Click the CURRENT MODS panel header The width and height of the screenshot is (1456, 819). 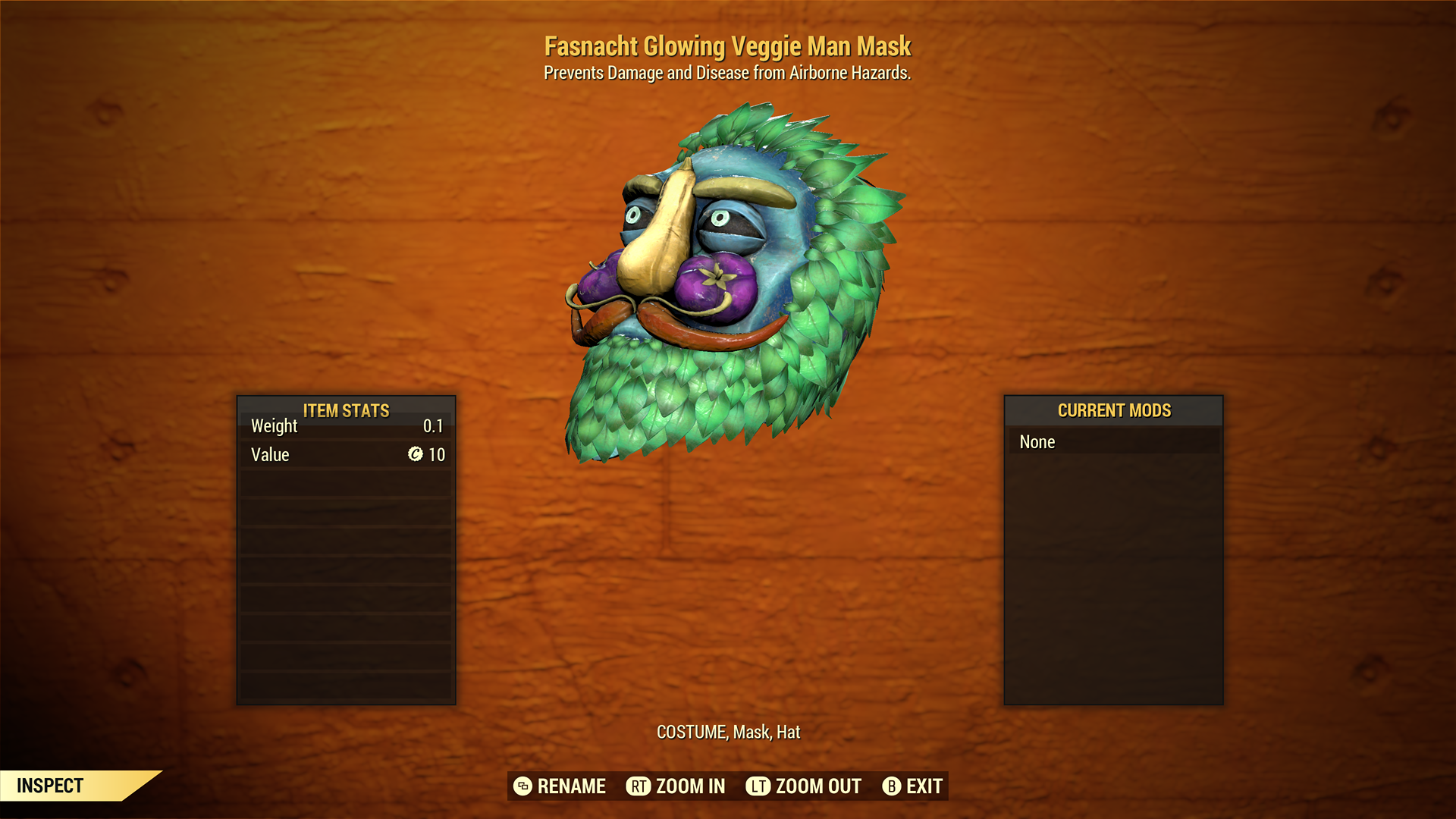[x=1112, y=410]
